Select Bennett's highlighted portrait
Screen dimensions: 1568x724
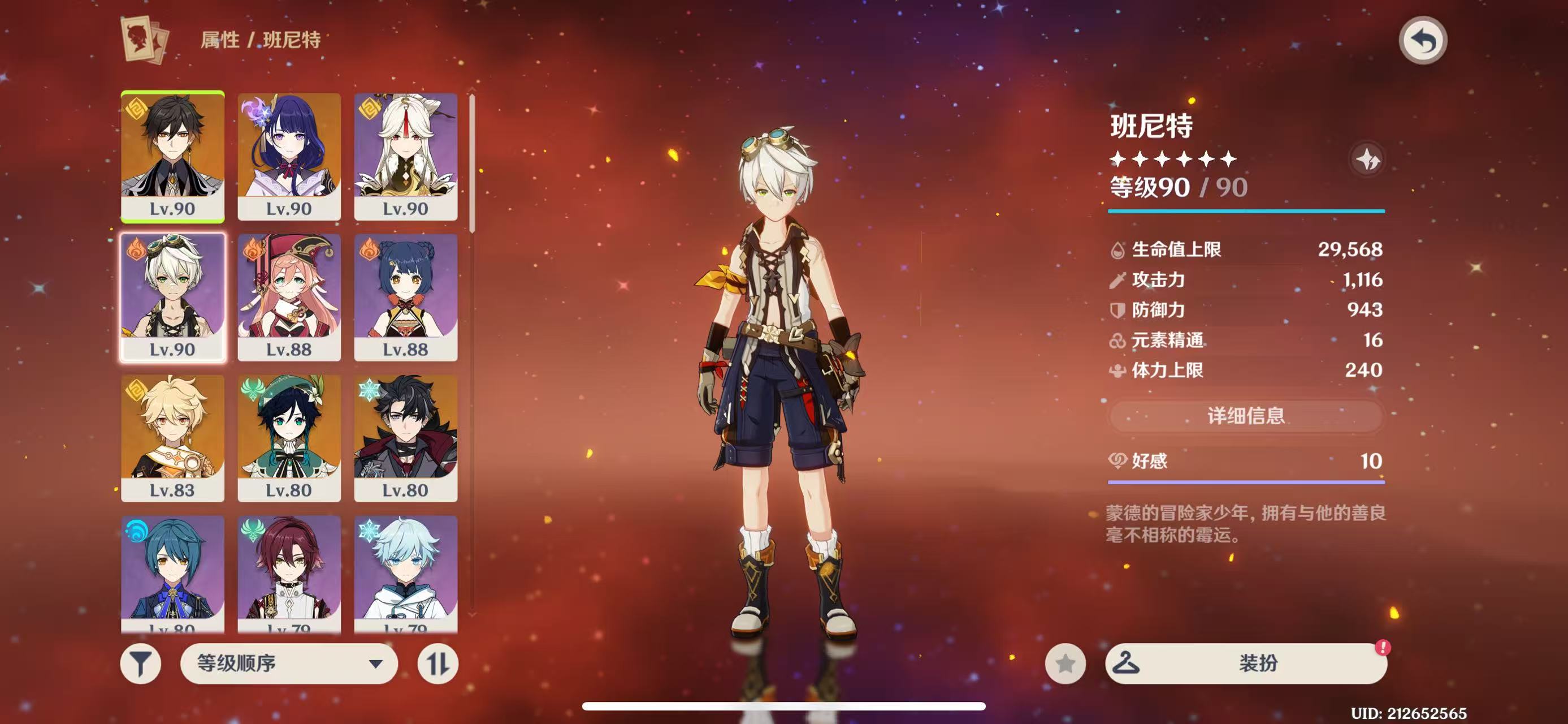pos(173,297)
